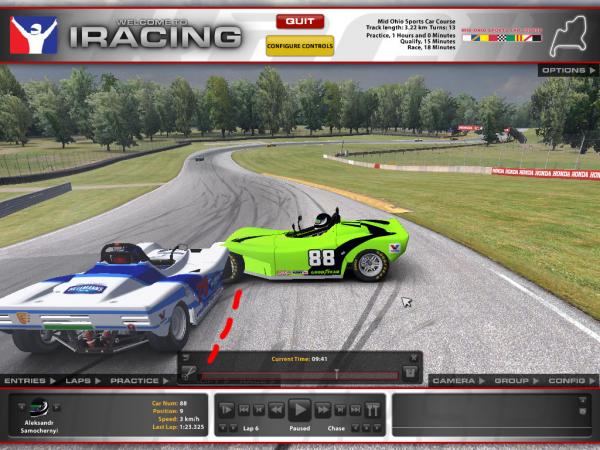Select the Aleksandr Samochernyi driver panel

(x=40, y=414)
